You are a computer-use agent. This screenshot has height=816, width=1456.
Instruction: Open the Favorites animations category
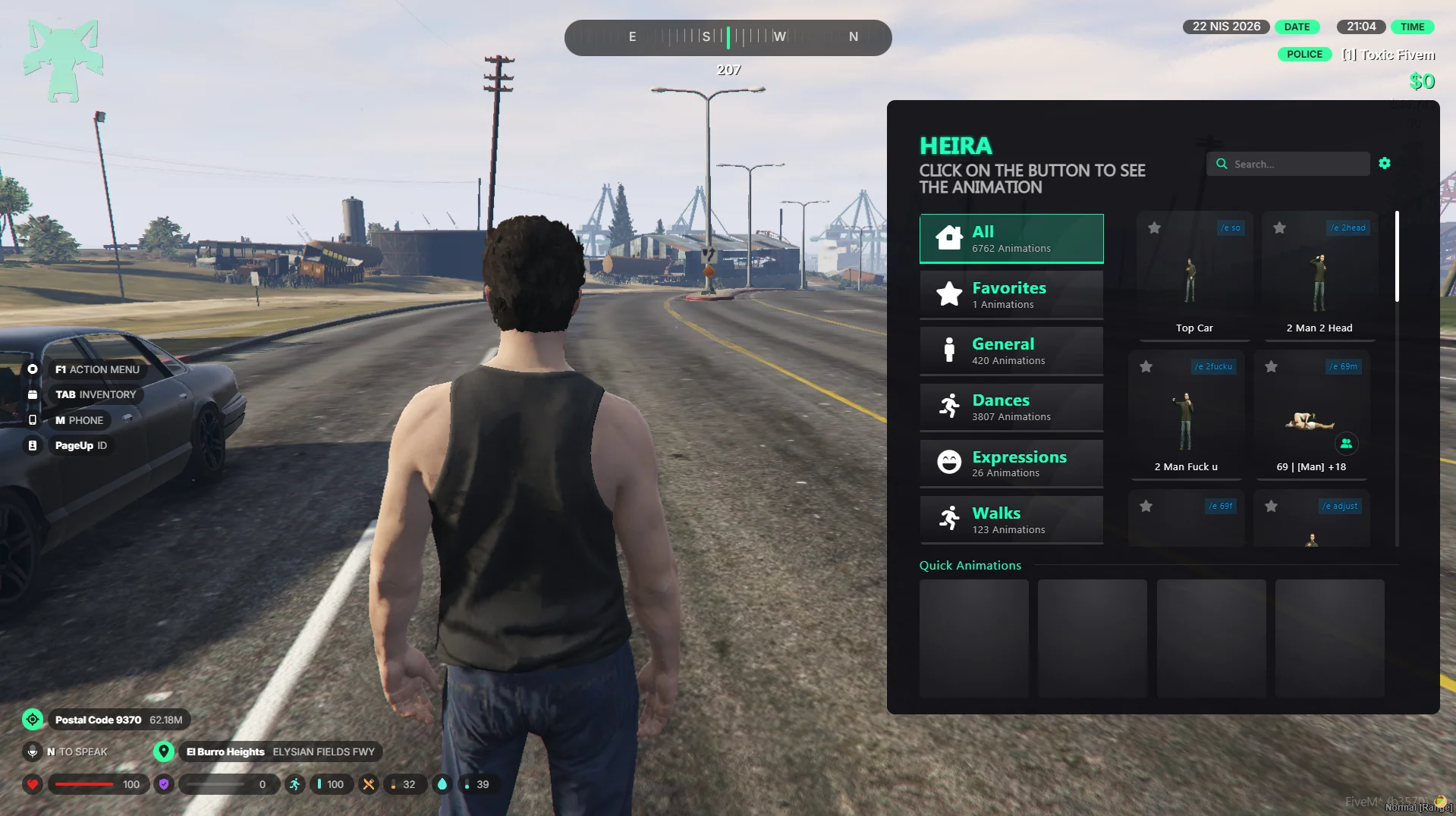point(1011,295)
